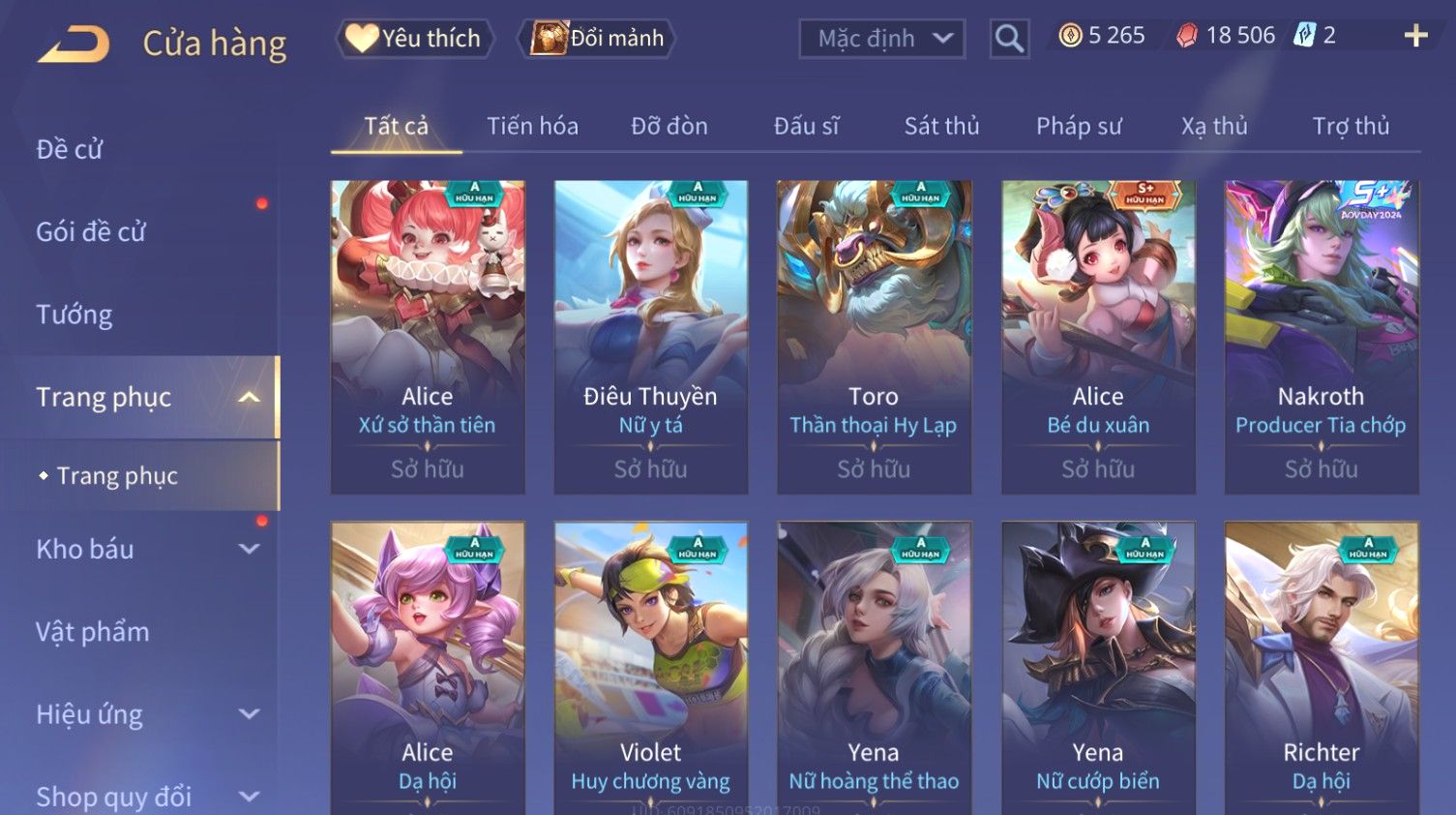
Task: Go back using the return arrow
Action: (x=74, y=44)
